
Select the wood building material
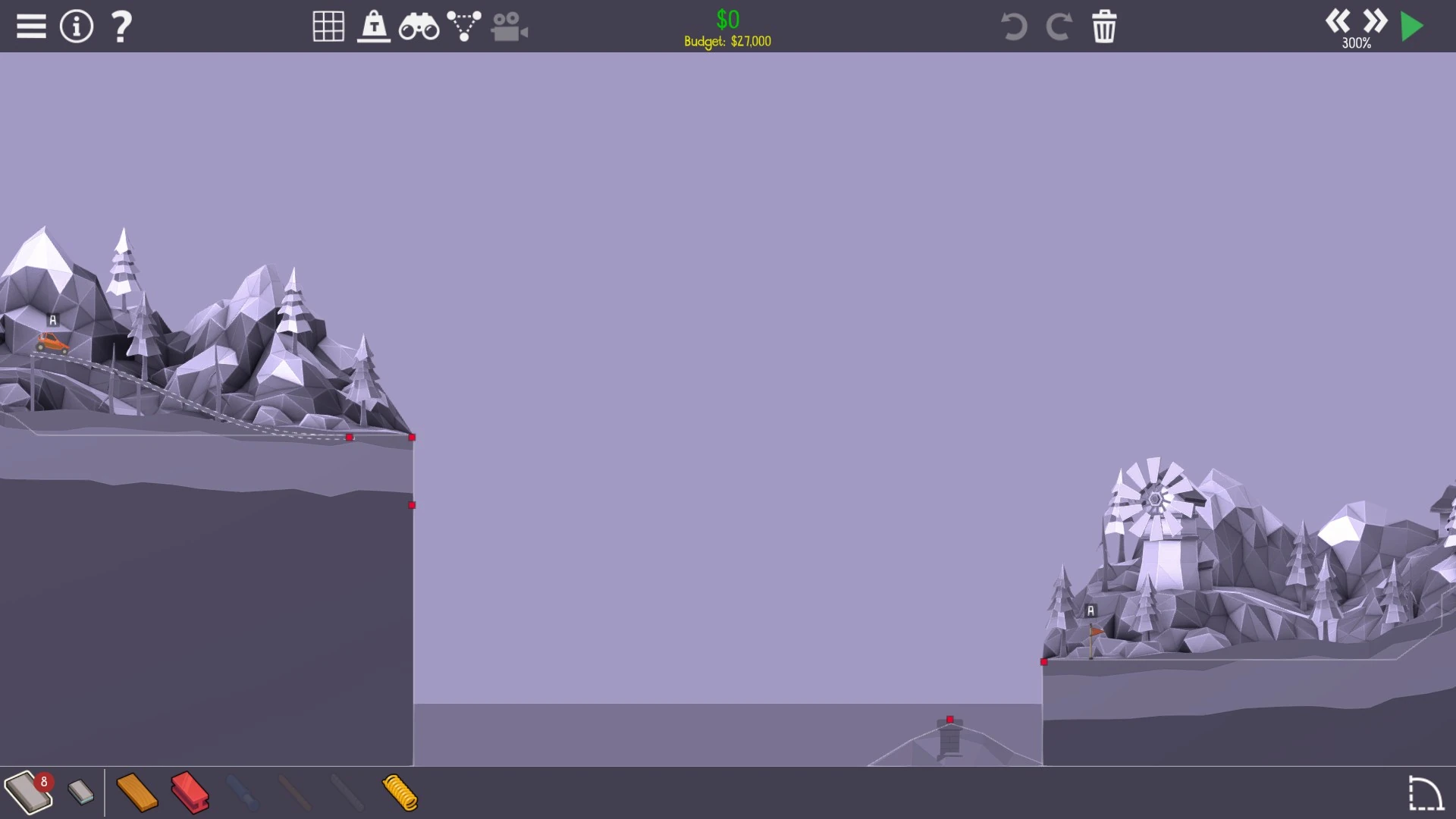tap(137, 793)
